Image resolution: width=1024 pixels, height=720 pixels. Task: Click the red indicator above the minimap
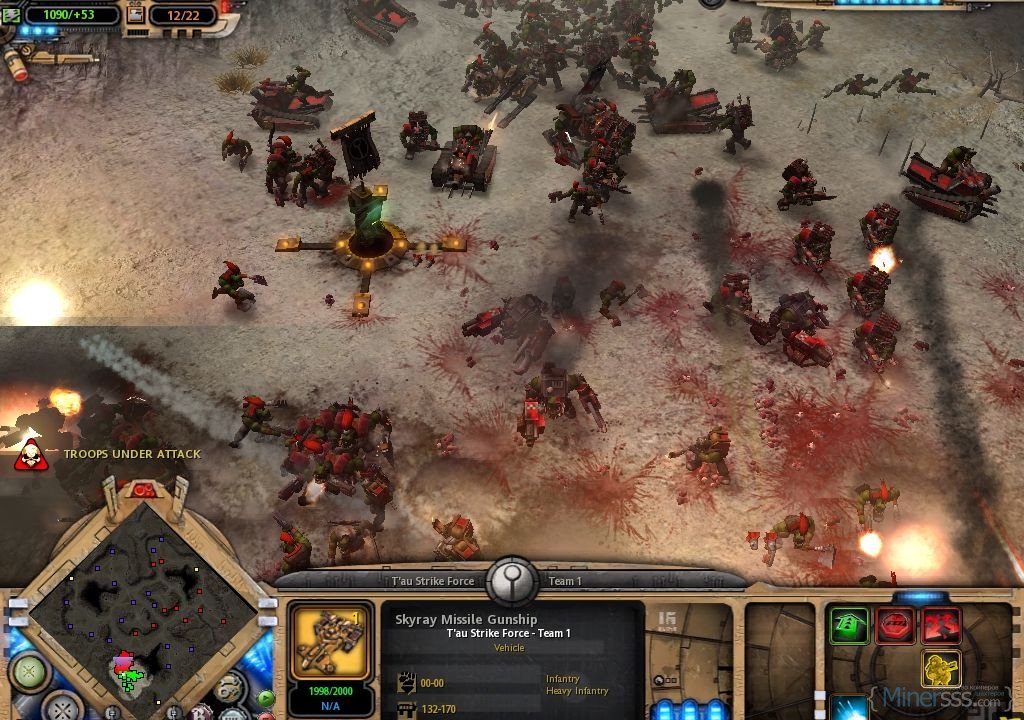[x=145, y=489]
